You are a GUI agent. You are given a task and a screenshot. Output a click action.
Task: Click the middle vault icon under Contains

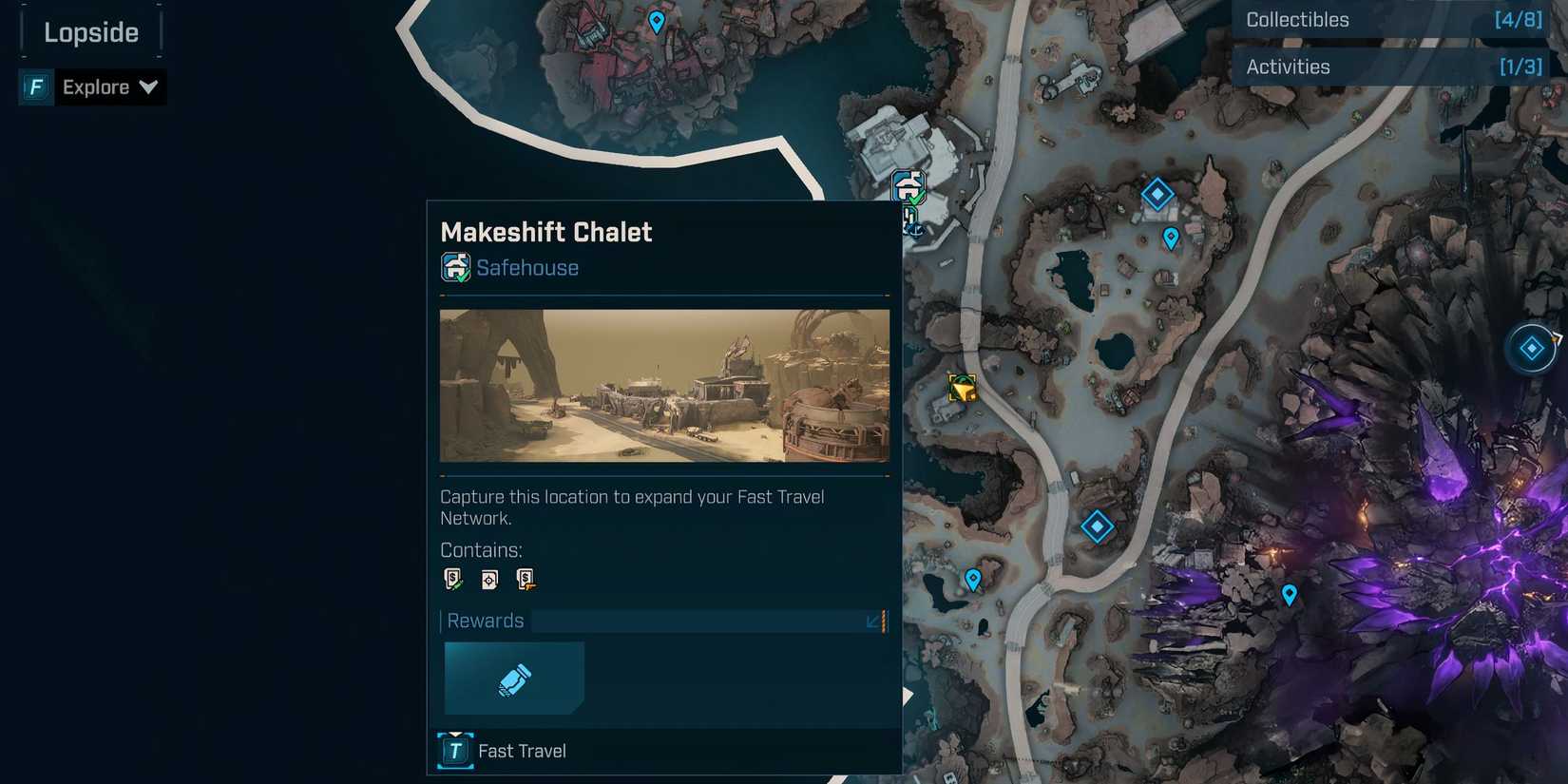[x=488, y=578]
